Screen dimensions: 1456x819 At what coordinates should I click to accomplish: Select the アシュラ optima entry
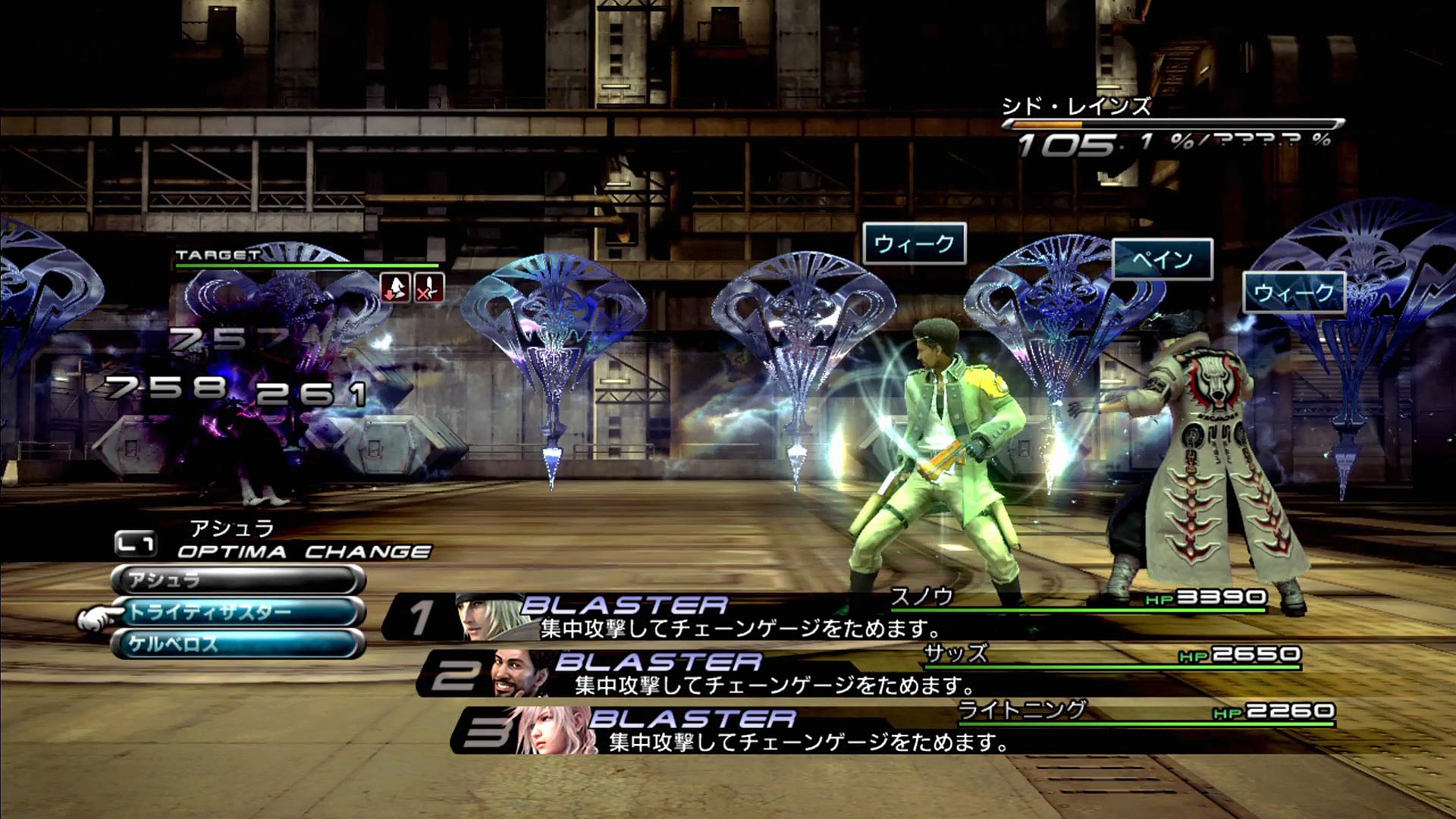[x=238, y=581]
